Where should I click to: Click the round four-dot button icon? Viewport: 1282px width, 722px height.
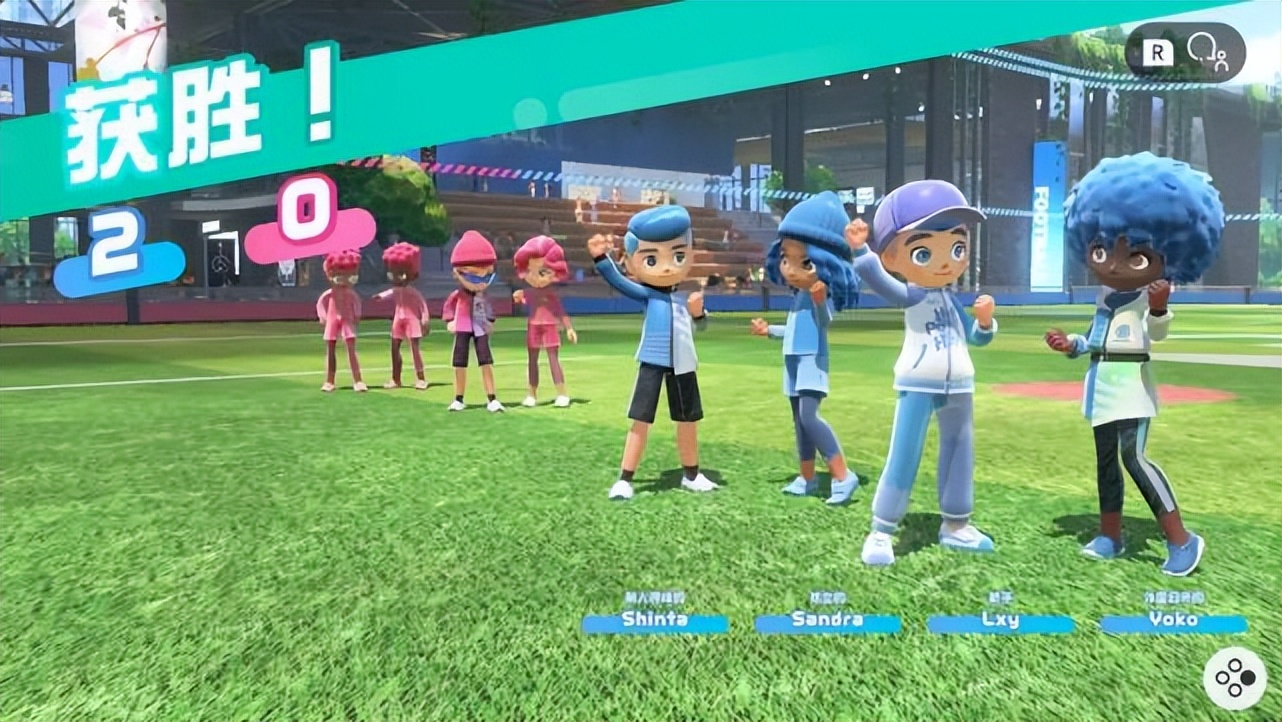(1234, 679)
